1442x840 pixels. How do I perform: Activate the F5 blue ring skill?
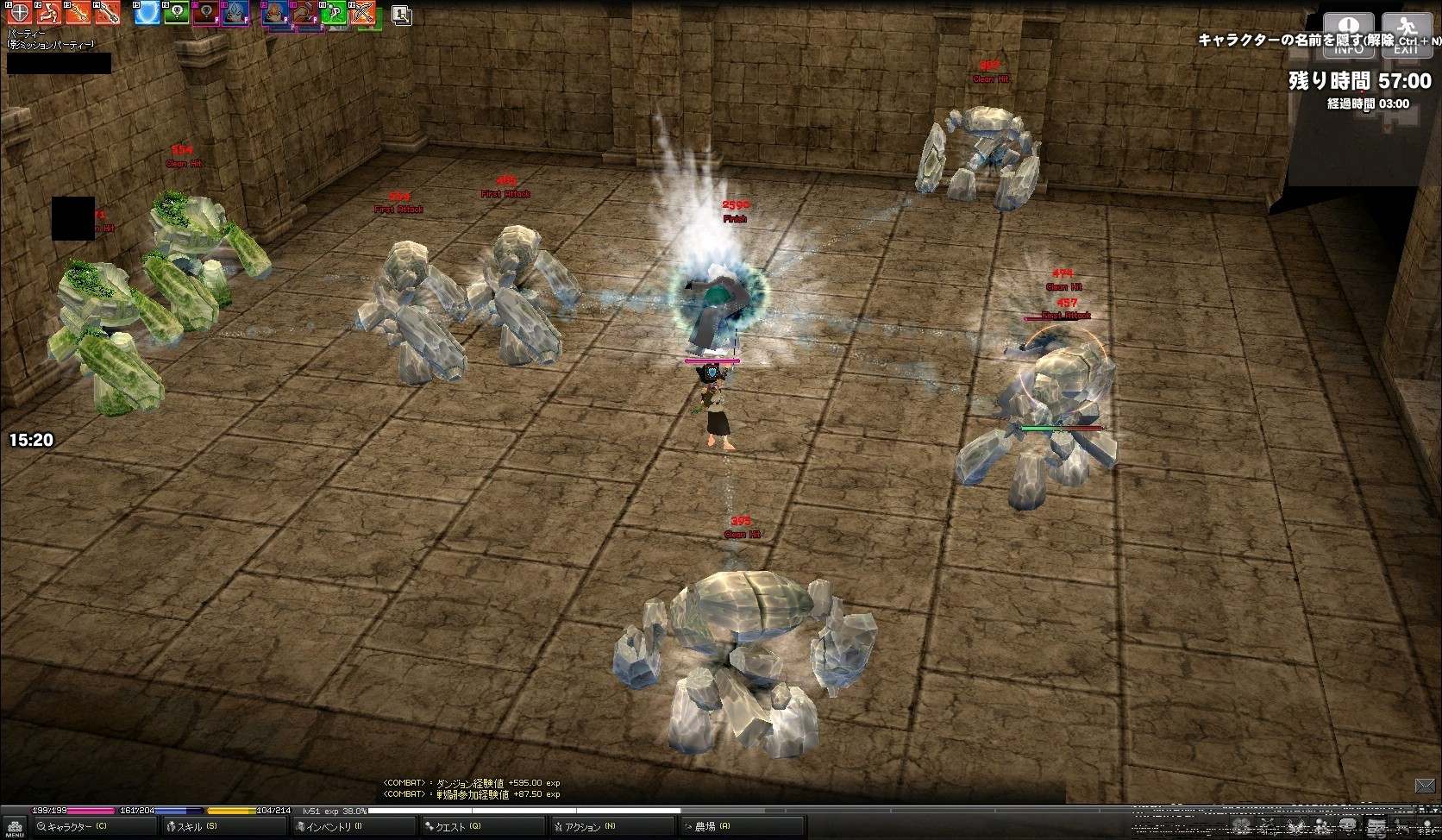pyautogui.click(x=147, y=13)
